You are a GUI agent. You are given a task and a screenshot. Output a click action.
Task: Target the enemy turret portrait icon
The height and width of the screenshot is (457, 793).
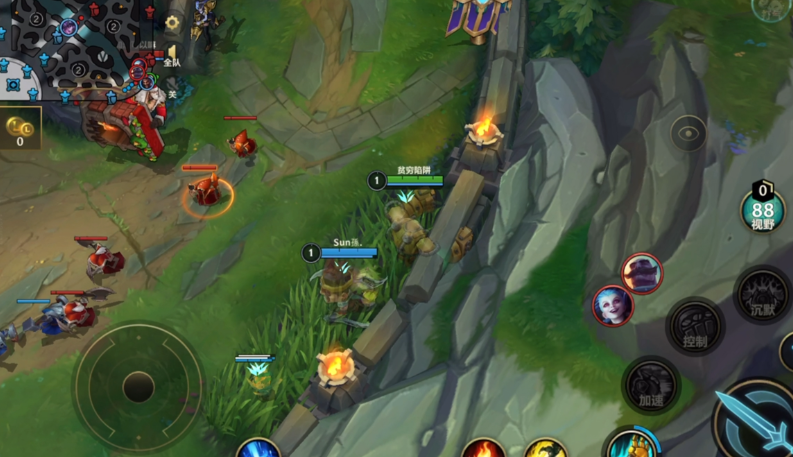pos(642,273)
